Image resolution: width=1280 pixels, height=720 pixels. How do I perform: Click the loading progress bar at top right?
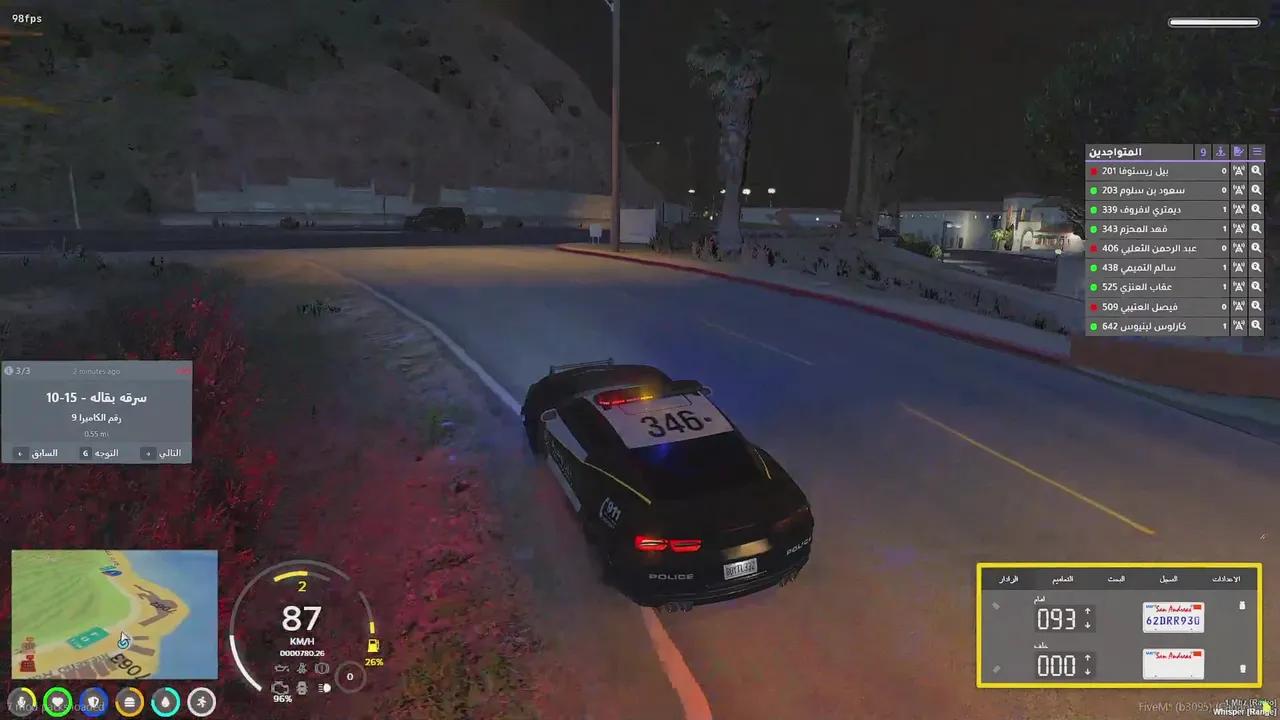coord(1213,21)
